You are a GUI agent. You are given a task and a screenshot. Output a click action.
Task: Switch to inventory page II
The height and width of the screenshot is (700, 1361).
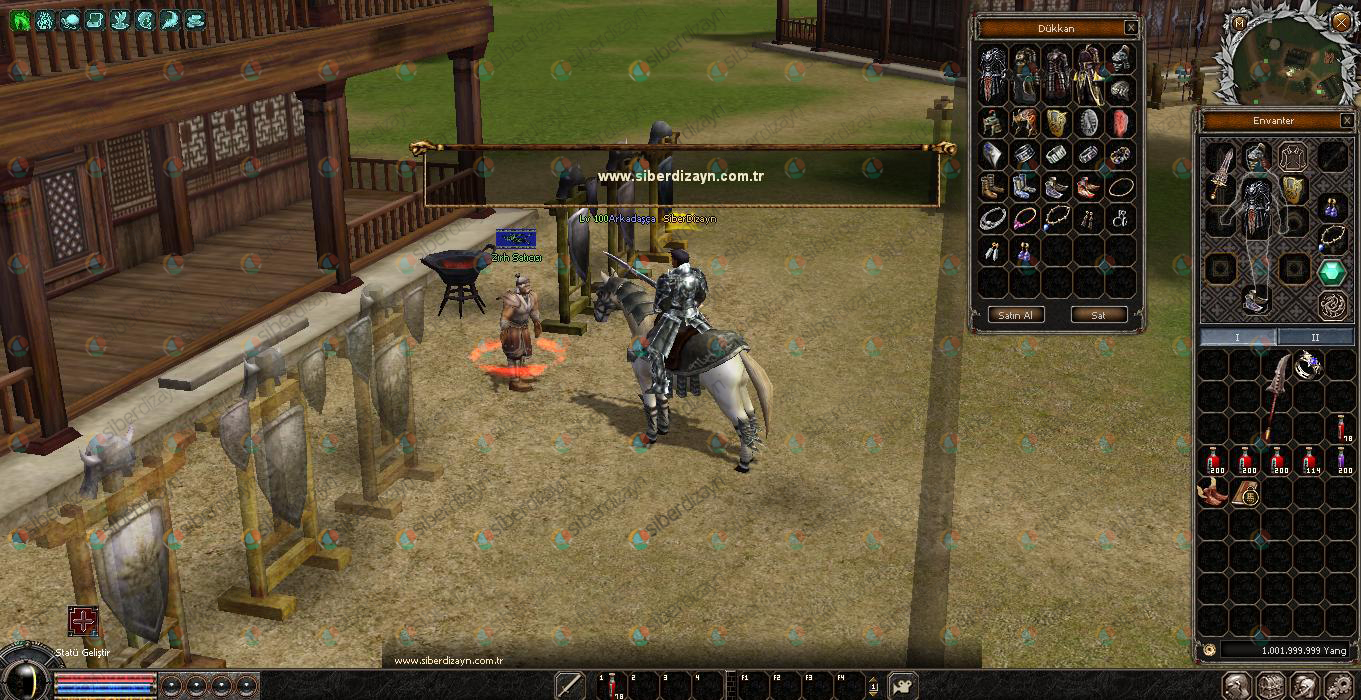coord(1315,337)
